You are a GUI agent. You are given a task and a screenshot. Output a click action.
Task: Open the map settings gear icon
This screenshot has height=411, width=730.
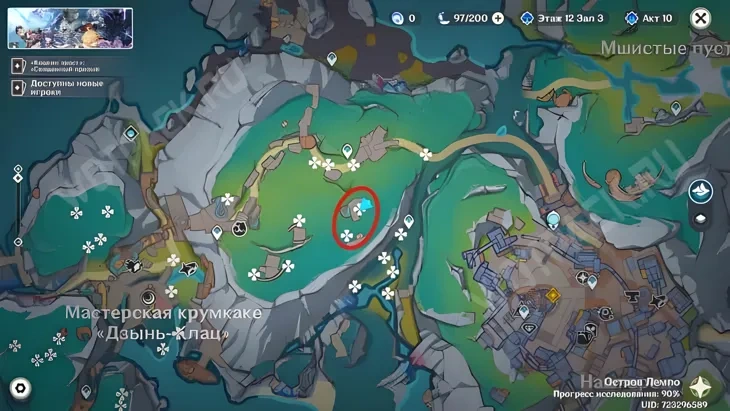(20, 388)
